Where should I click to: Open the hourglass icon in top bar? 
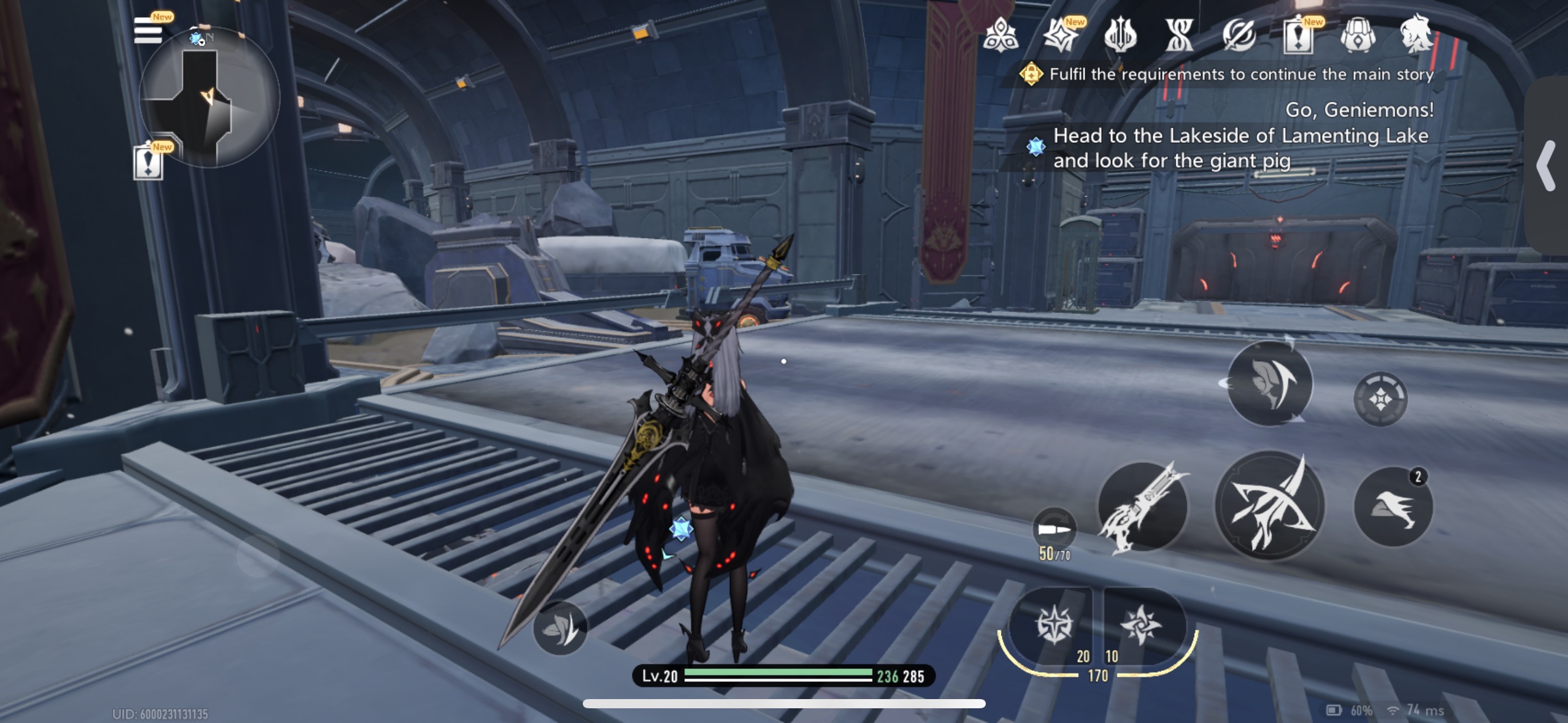coord(1179,36)
